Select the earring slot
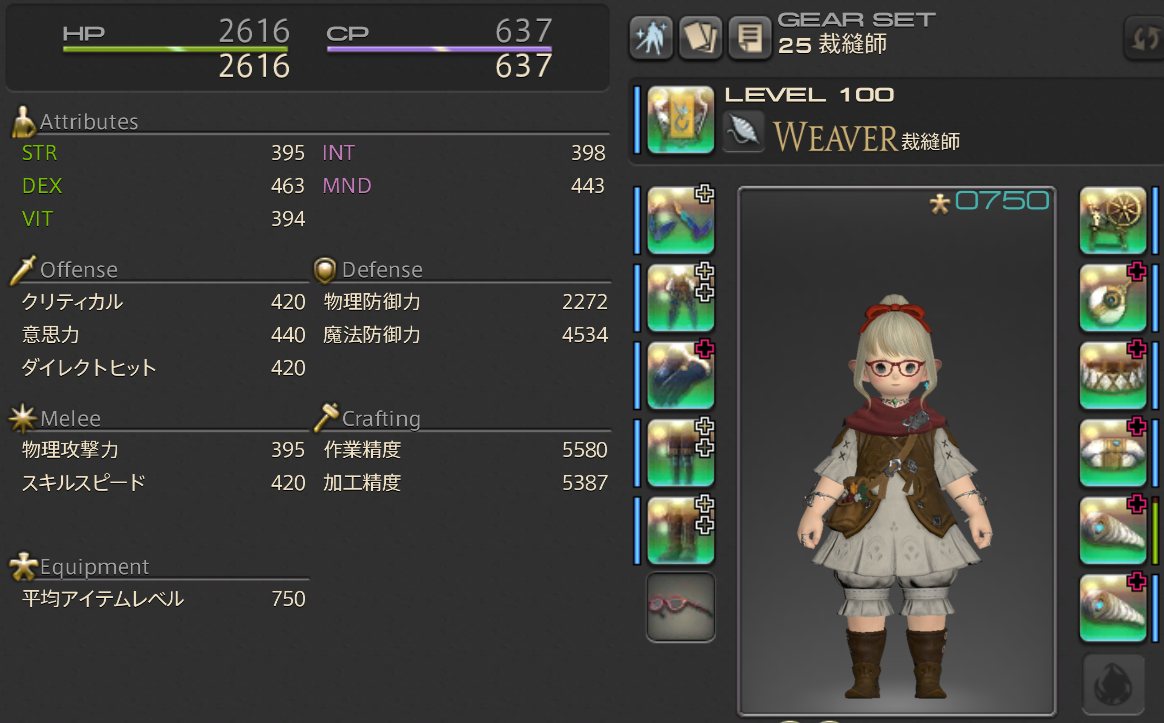This screenshot has width=1164, height=723. click(x=1112, y=298)
